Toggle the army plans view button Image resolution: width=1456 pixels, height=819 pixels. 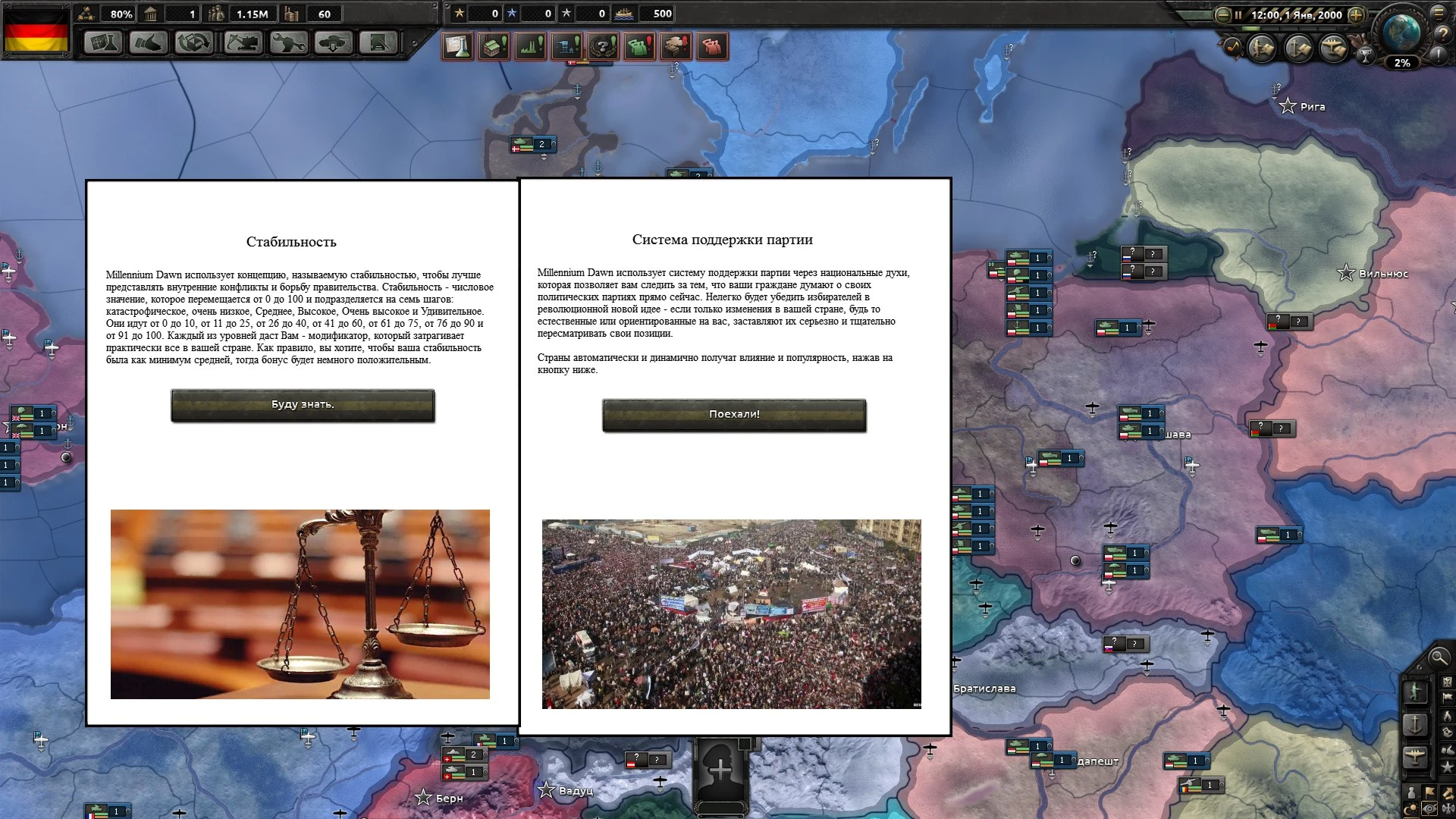(x=1263, y=48)
